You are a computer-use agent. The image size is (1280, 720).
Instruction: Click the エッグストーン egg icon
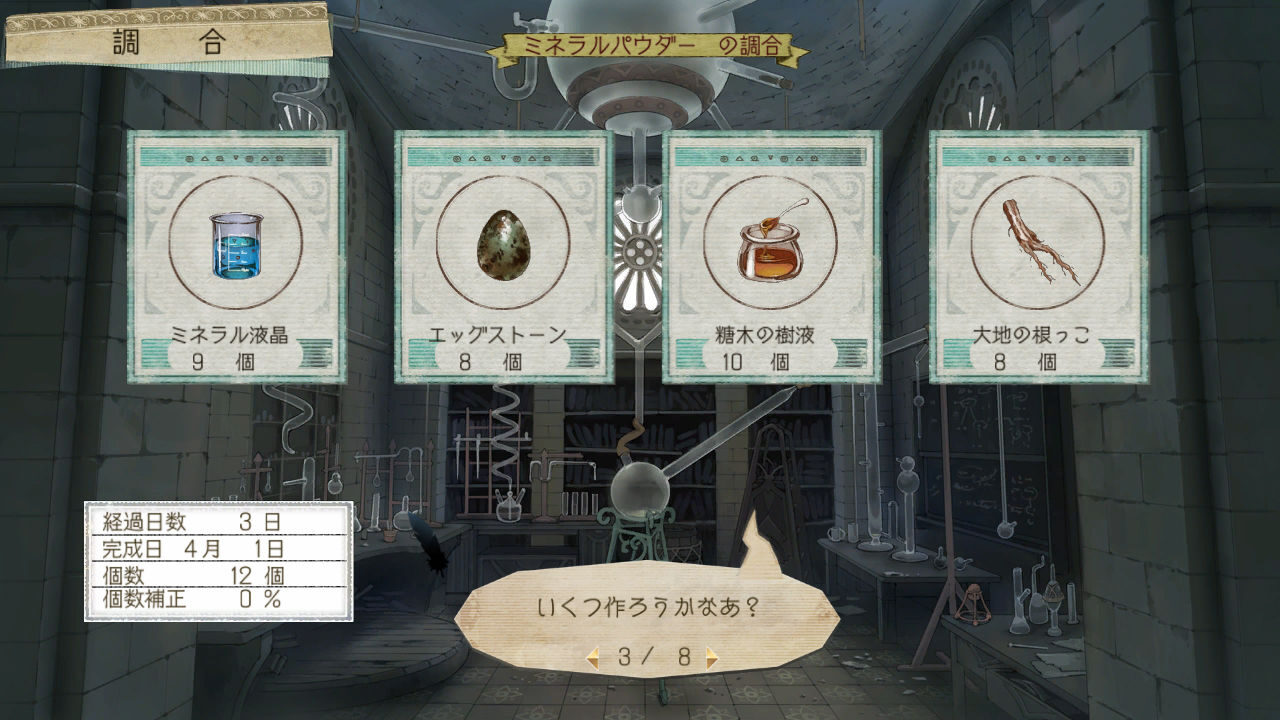click(502, 248)
